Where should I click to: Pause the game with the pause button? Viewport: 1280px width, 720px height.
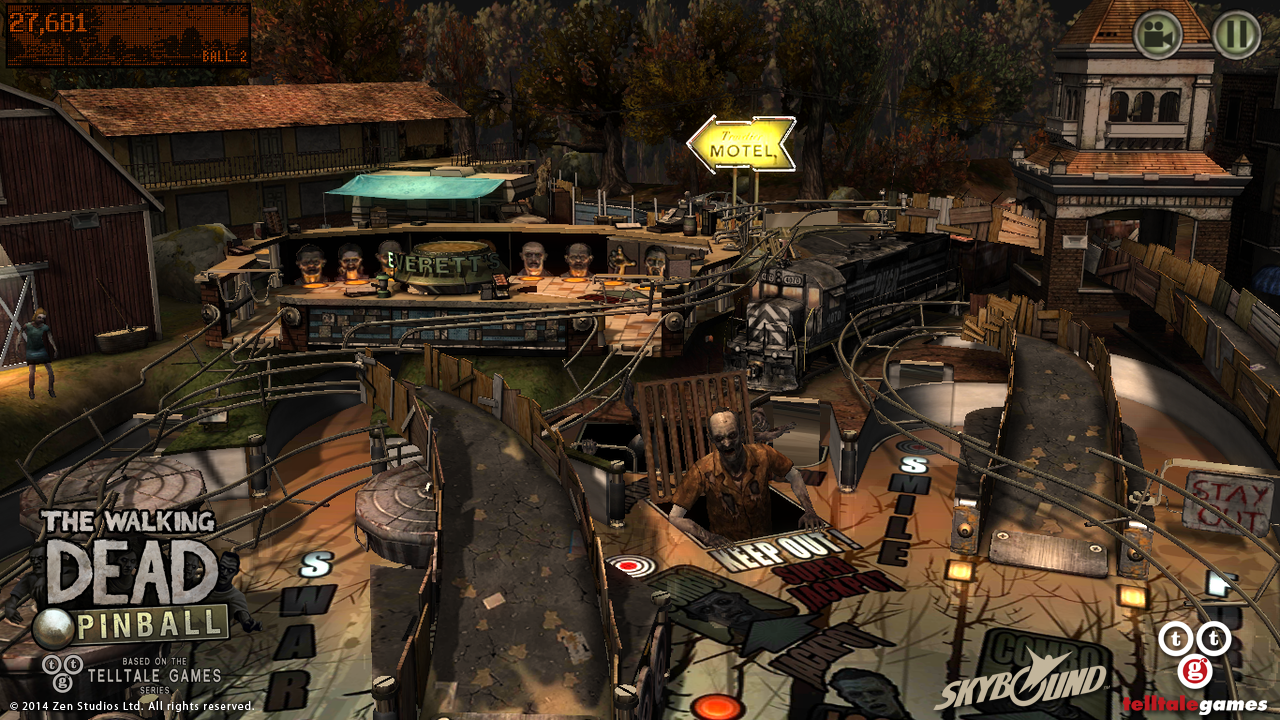[1236, 35]
